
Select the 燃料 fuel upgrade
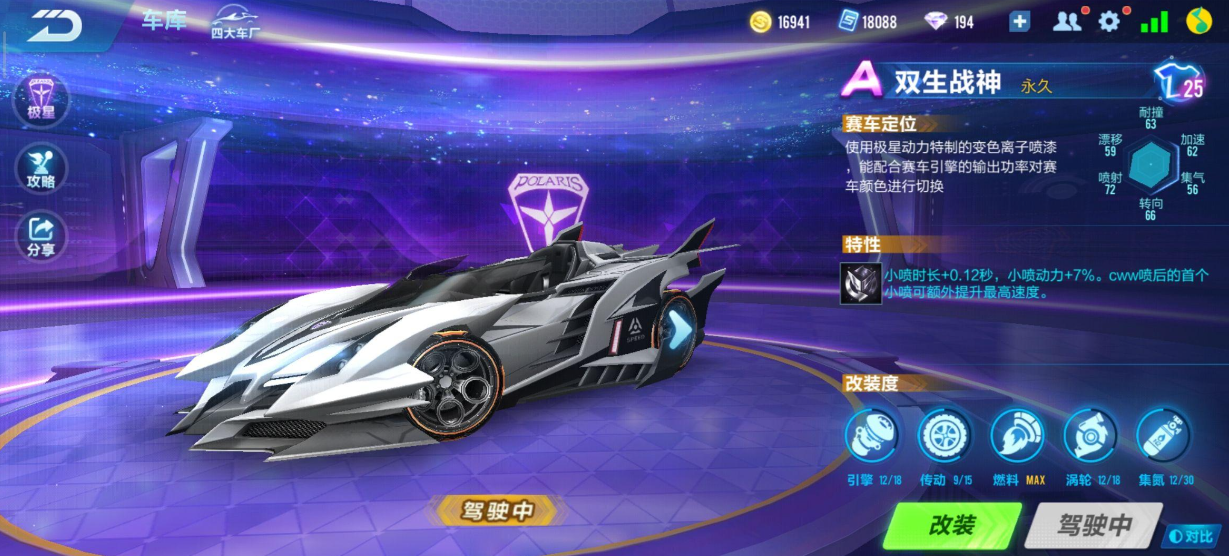(1018, 437)
